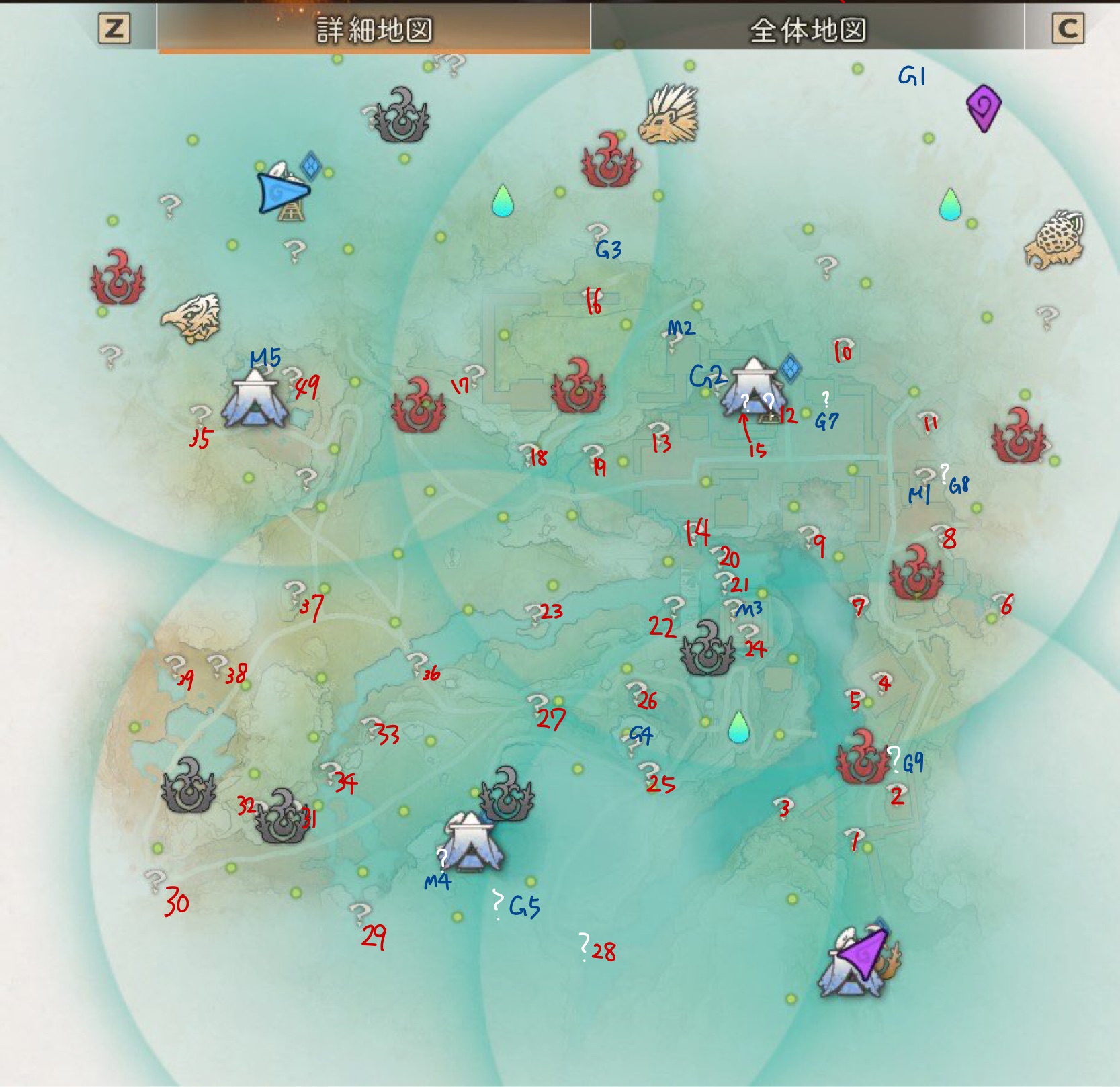This screenshot has width=1120, height=1087.
Task: Pick the camp tent beside the M5 label
Action: [x=255, y=402]
